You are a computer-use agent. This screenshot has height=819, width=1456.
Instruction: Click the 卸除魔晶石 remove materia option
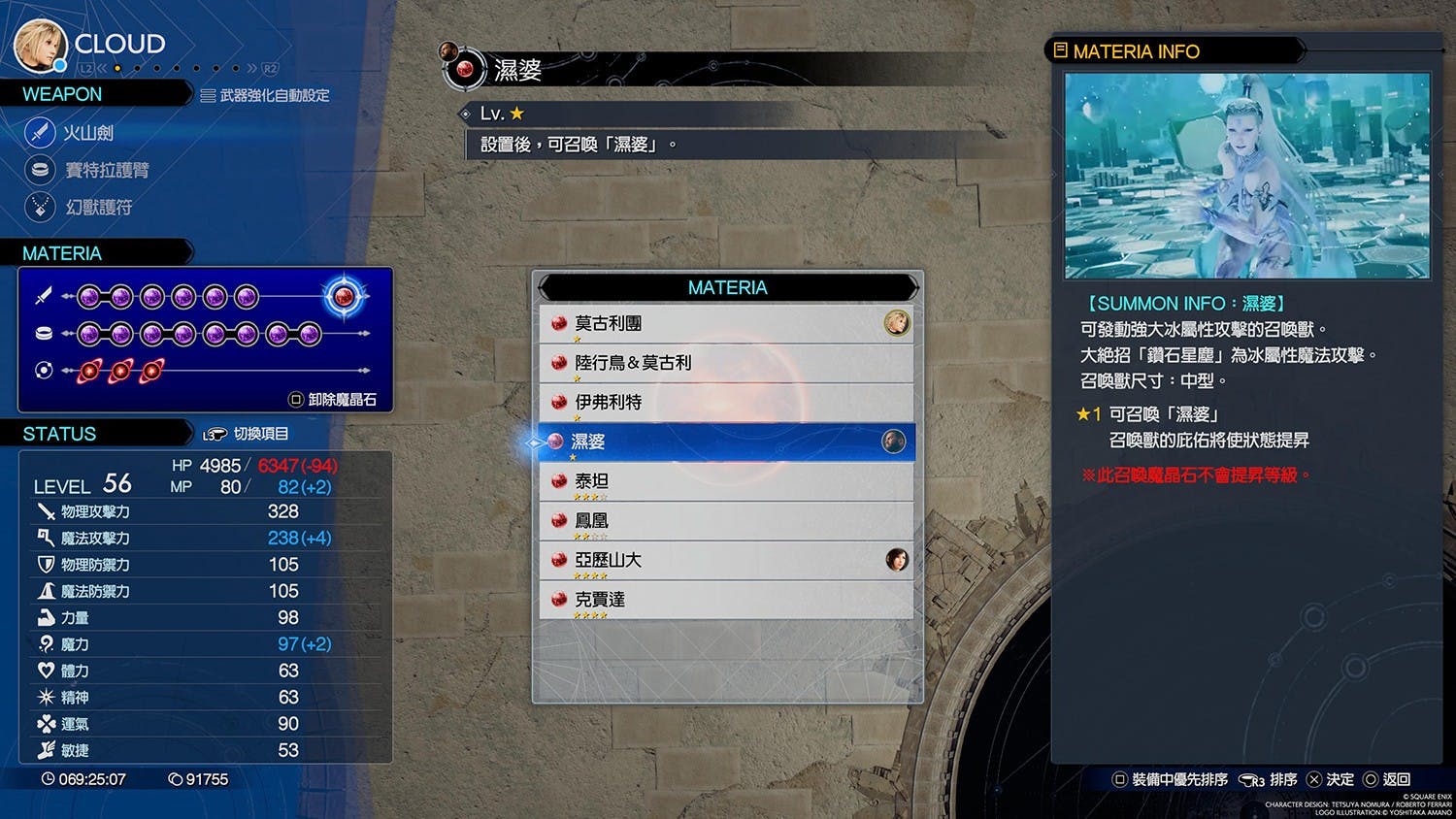[333, 400]
